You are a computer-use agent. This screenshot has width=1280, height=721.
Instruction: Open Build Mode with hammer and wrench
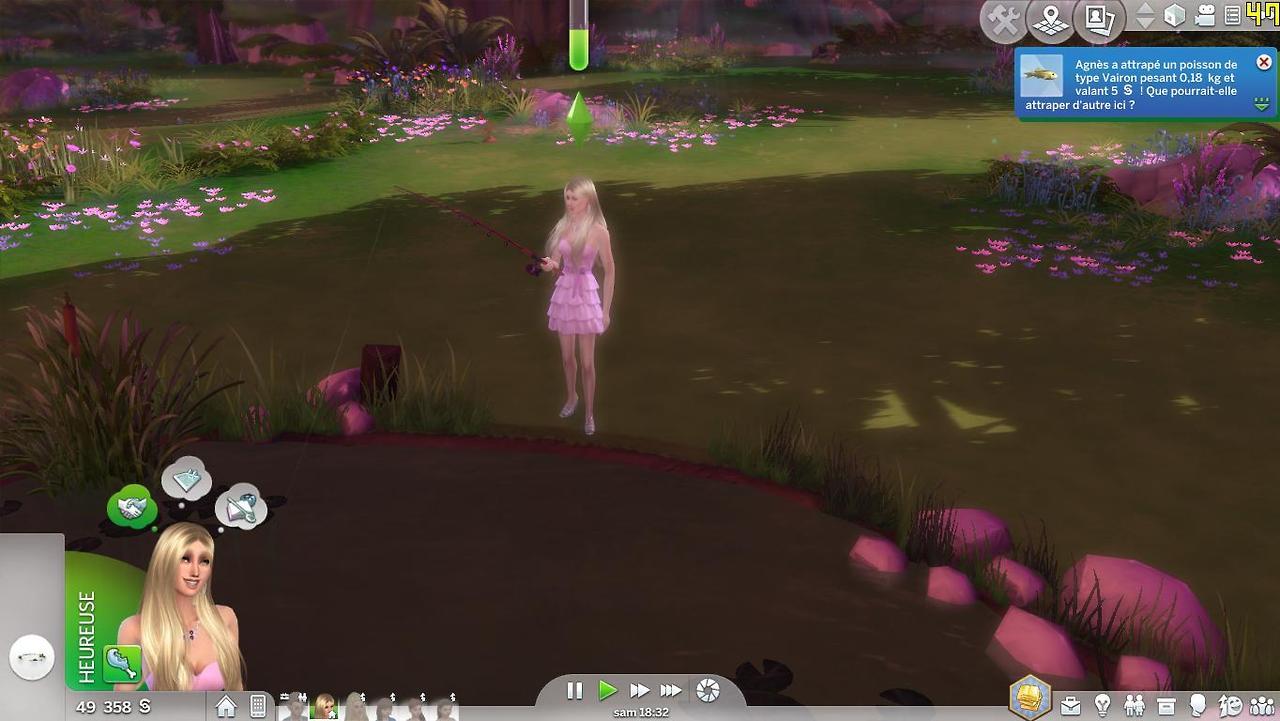[1003, 20]
